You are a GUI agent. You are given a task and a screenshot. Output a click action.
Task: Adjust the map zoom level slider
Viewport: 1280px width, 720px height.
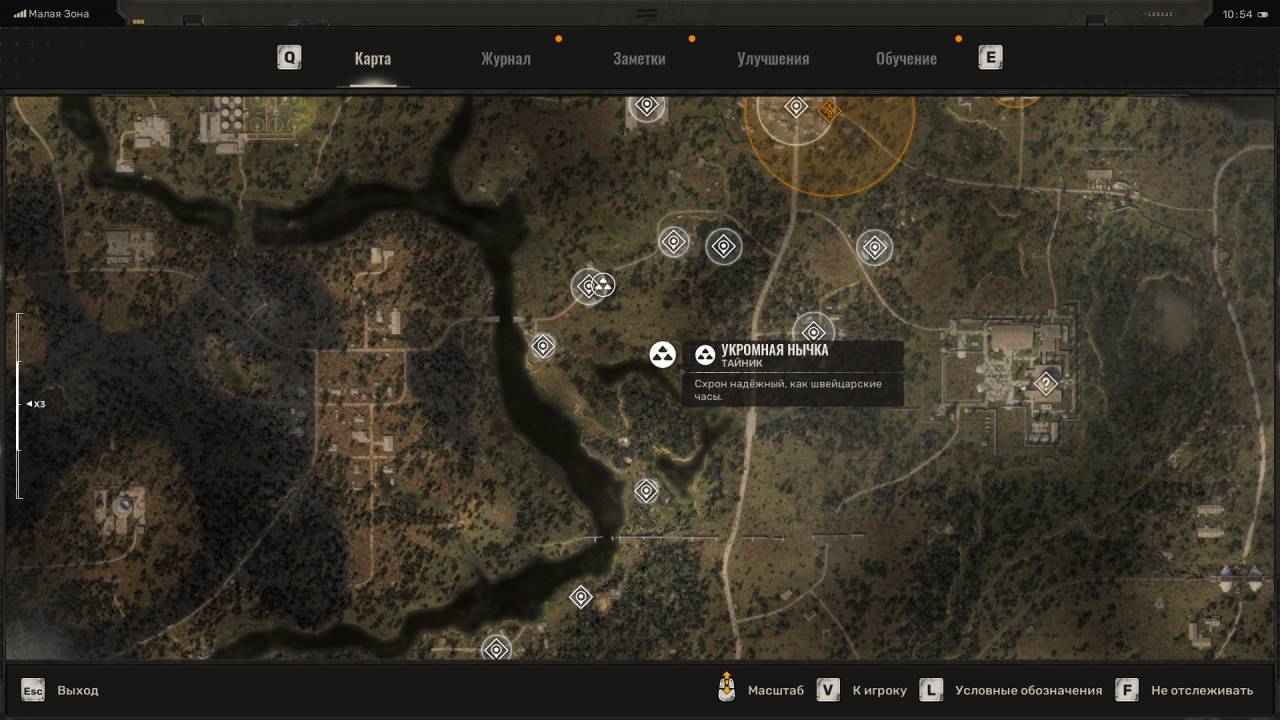click(x=17, y=404)
